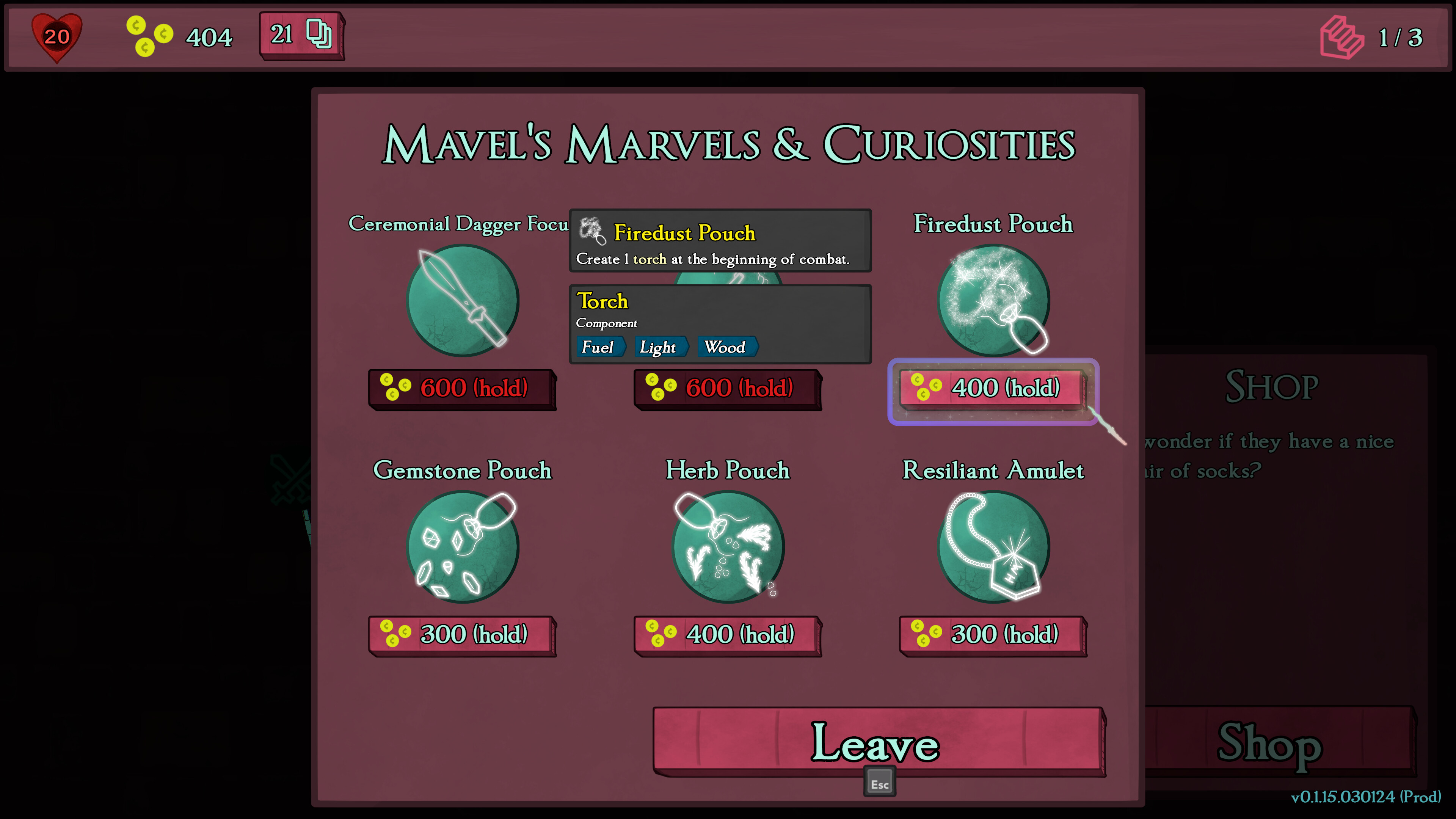Purchase the Resiliant Amulet for 300 coins
The image size is (1456, 819).
tap(993, 634)
